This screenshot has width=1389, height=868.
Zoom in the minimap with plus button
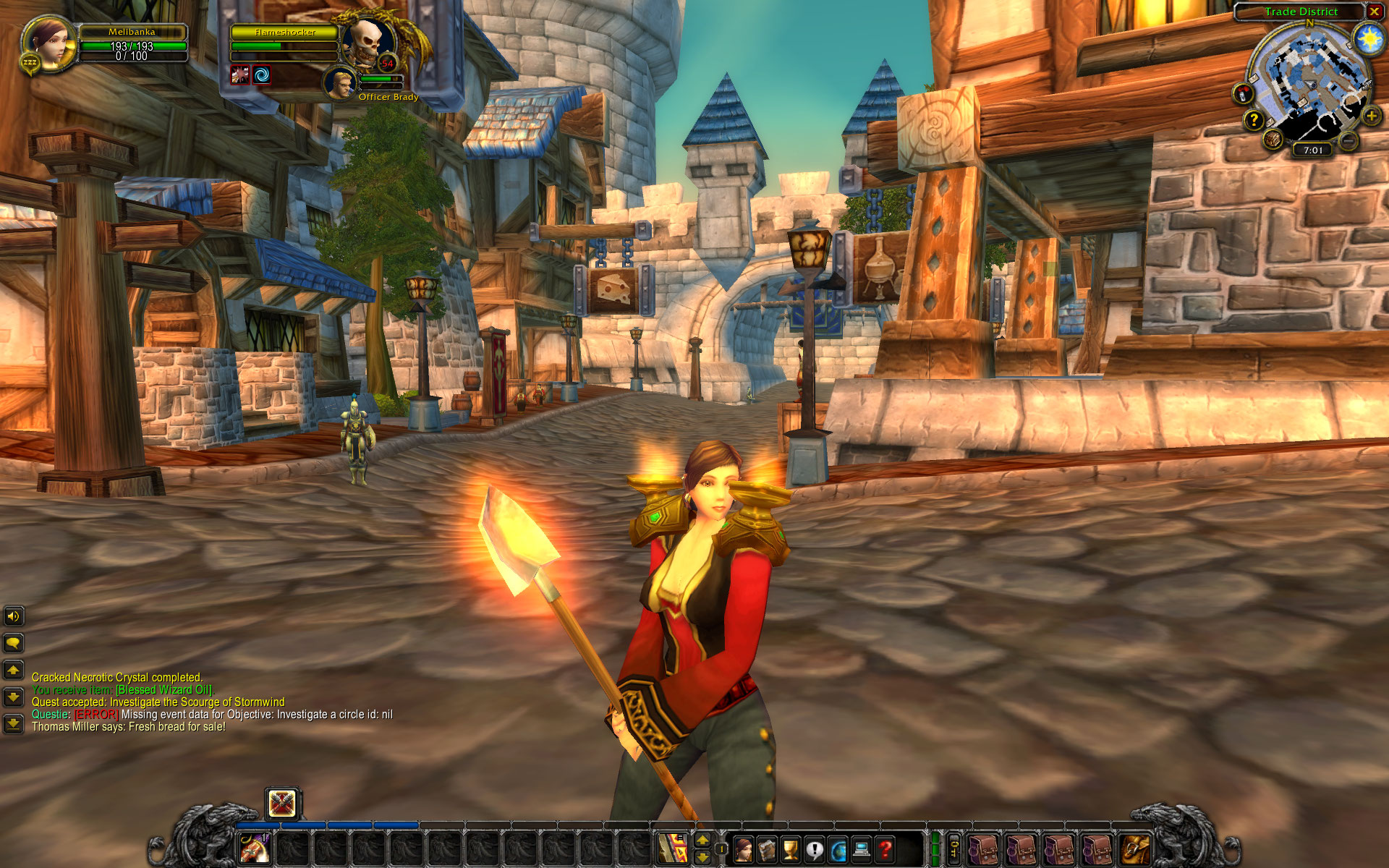(x=1371, y=116)
